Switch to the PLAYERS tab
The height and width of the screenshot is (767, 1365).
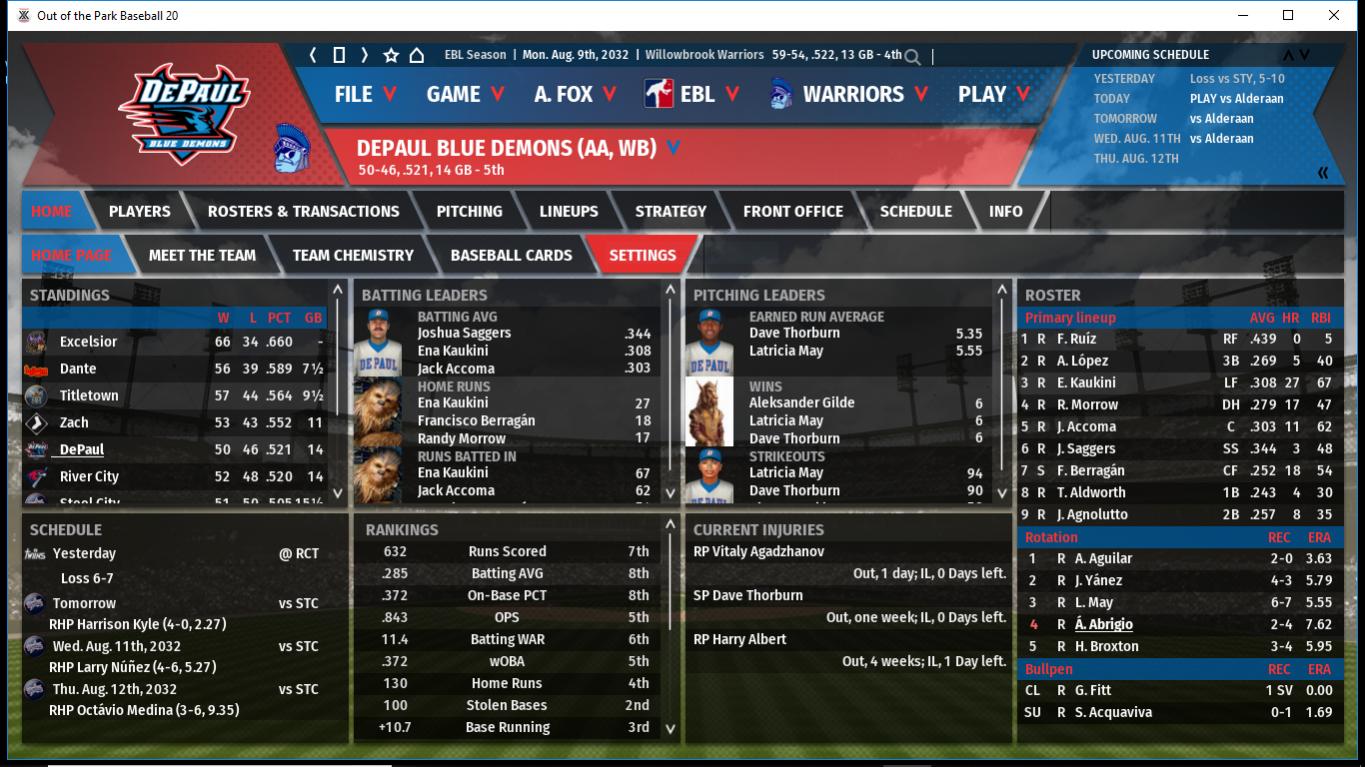point(139,211)
